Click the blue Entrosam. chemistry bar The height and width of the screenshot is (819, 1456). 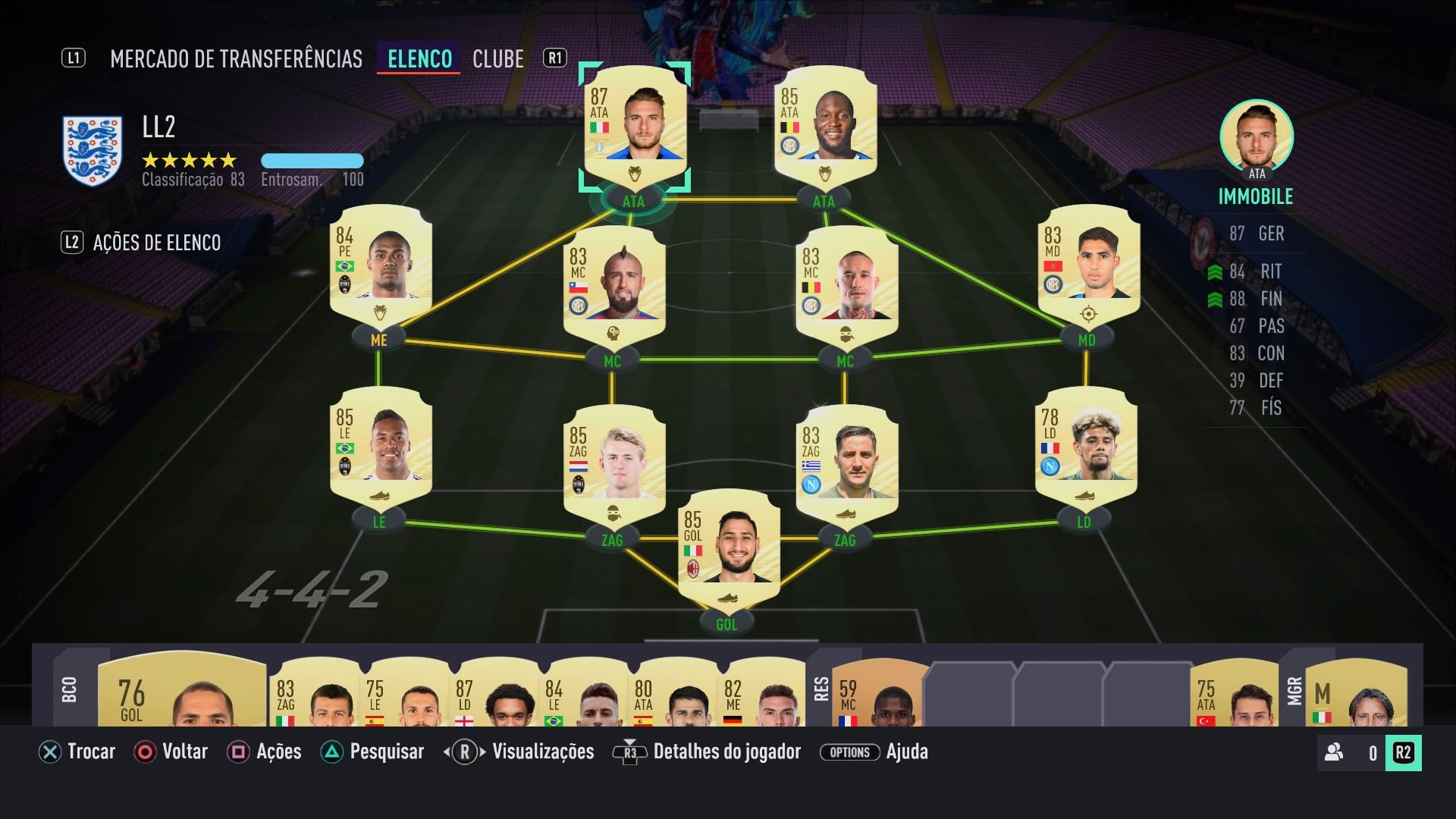312,161
